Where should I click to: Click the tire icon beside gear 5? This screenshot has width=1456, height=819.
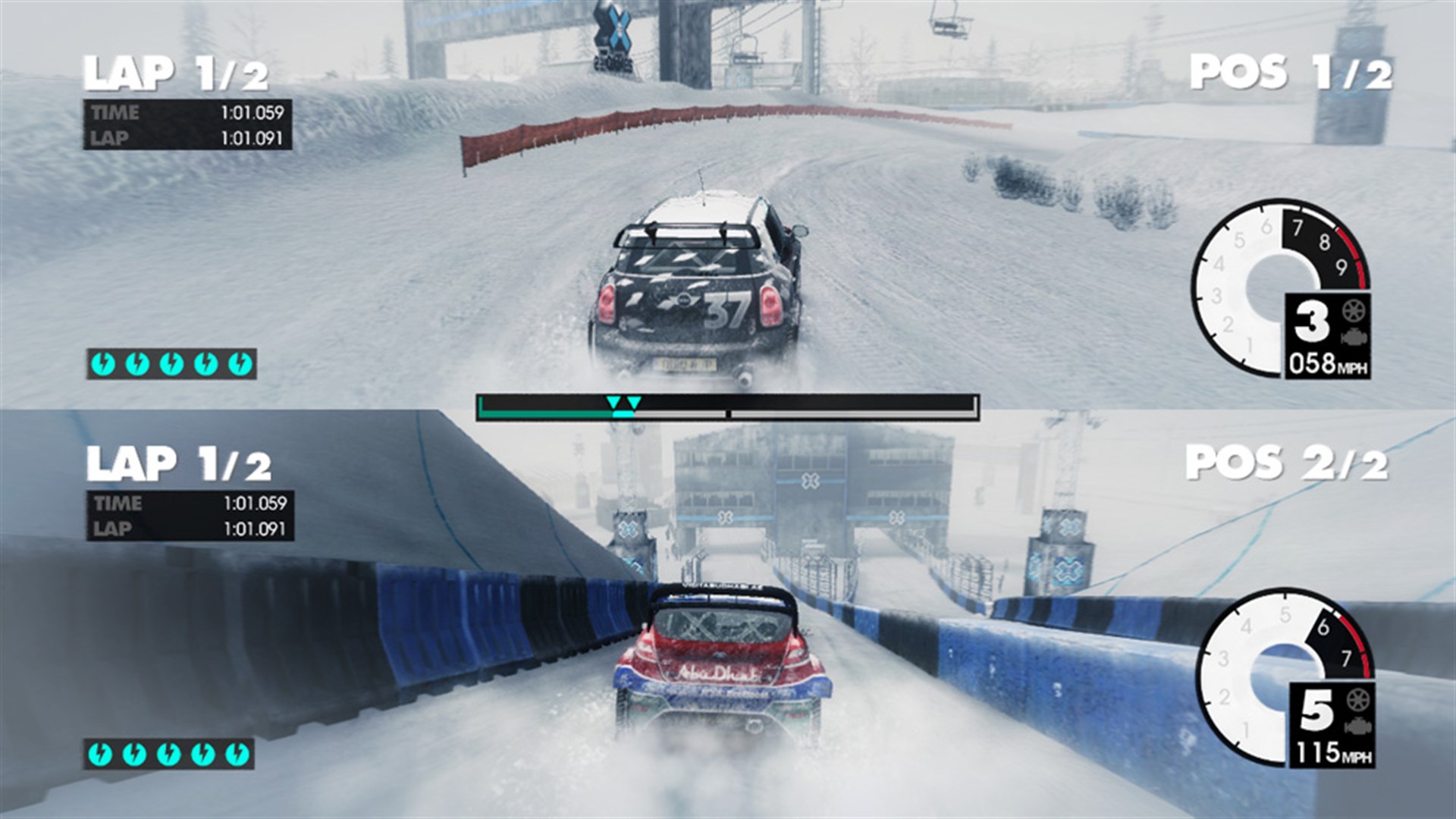click(x=1357, y=701)
